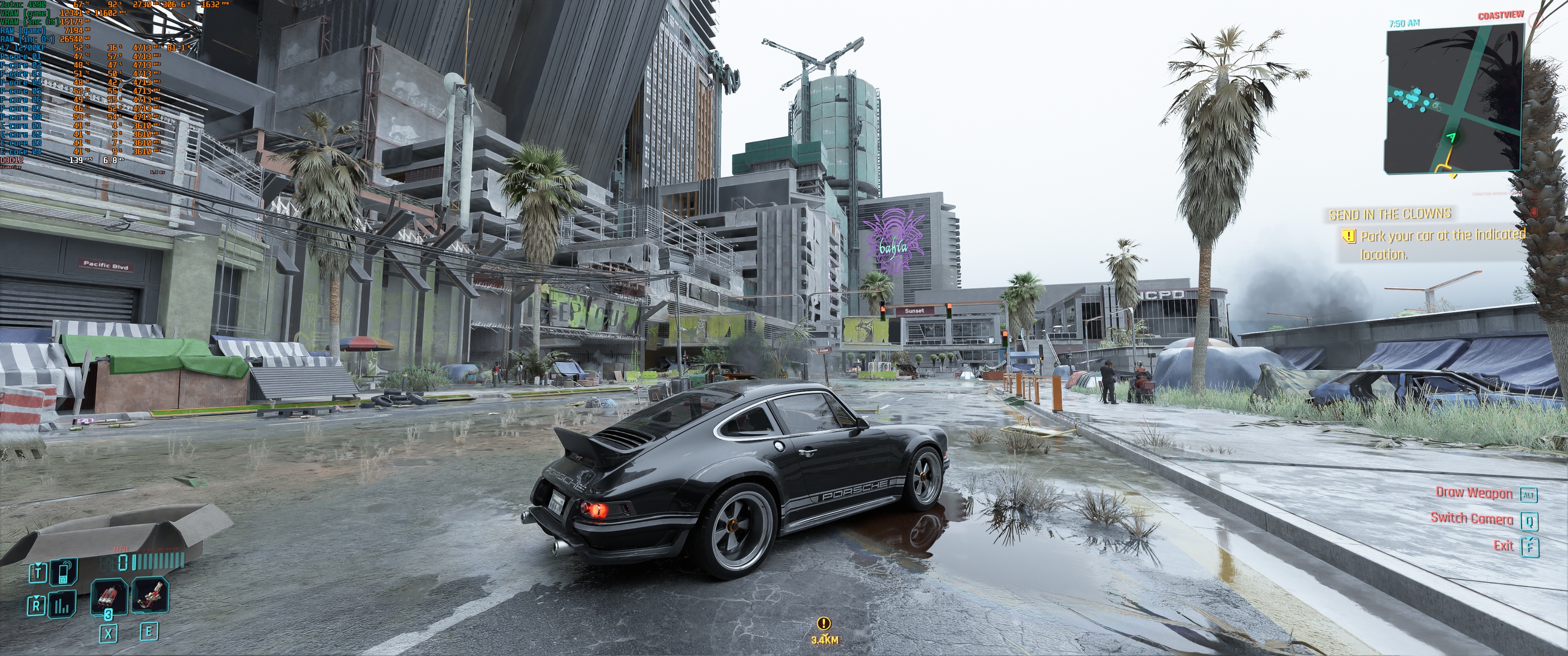
Task: Click the yellow quest marker showing 3.4KM
Action: coord(824,623)
